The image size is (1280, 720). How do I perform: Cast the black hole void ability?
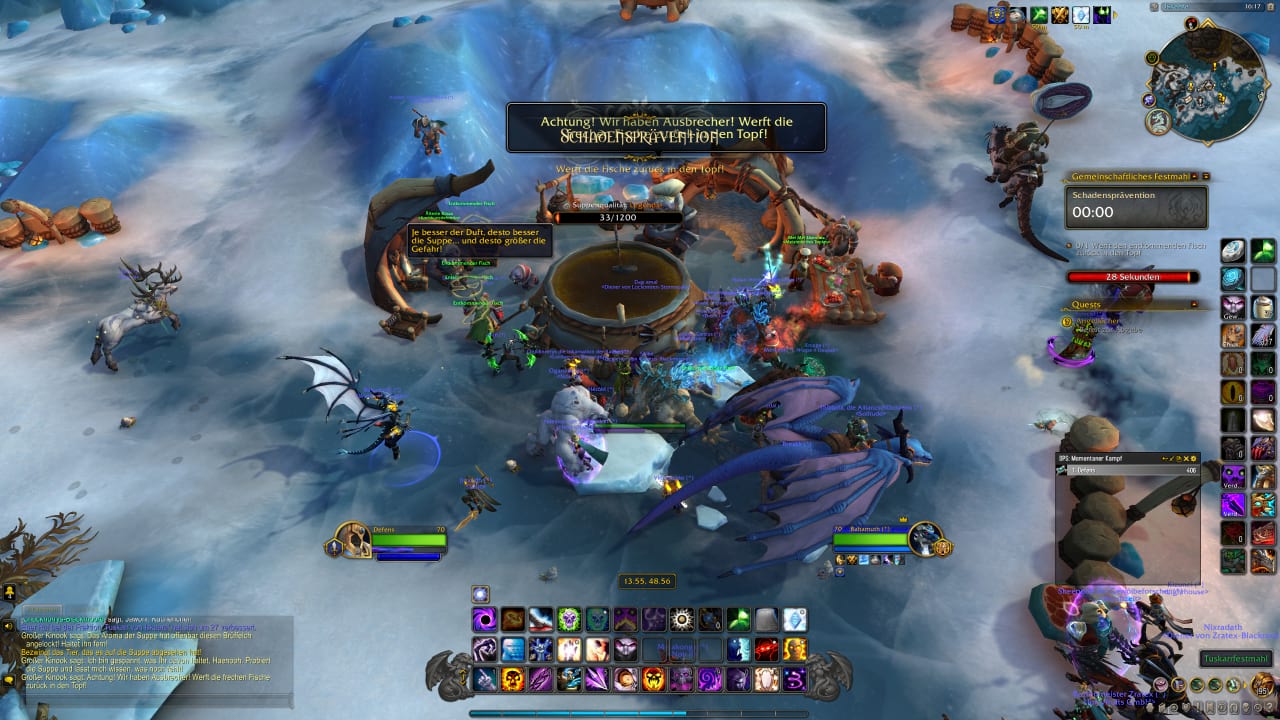484,620
